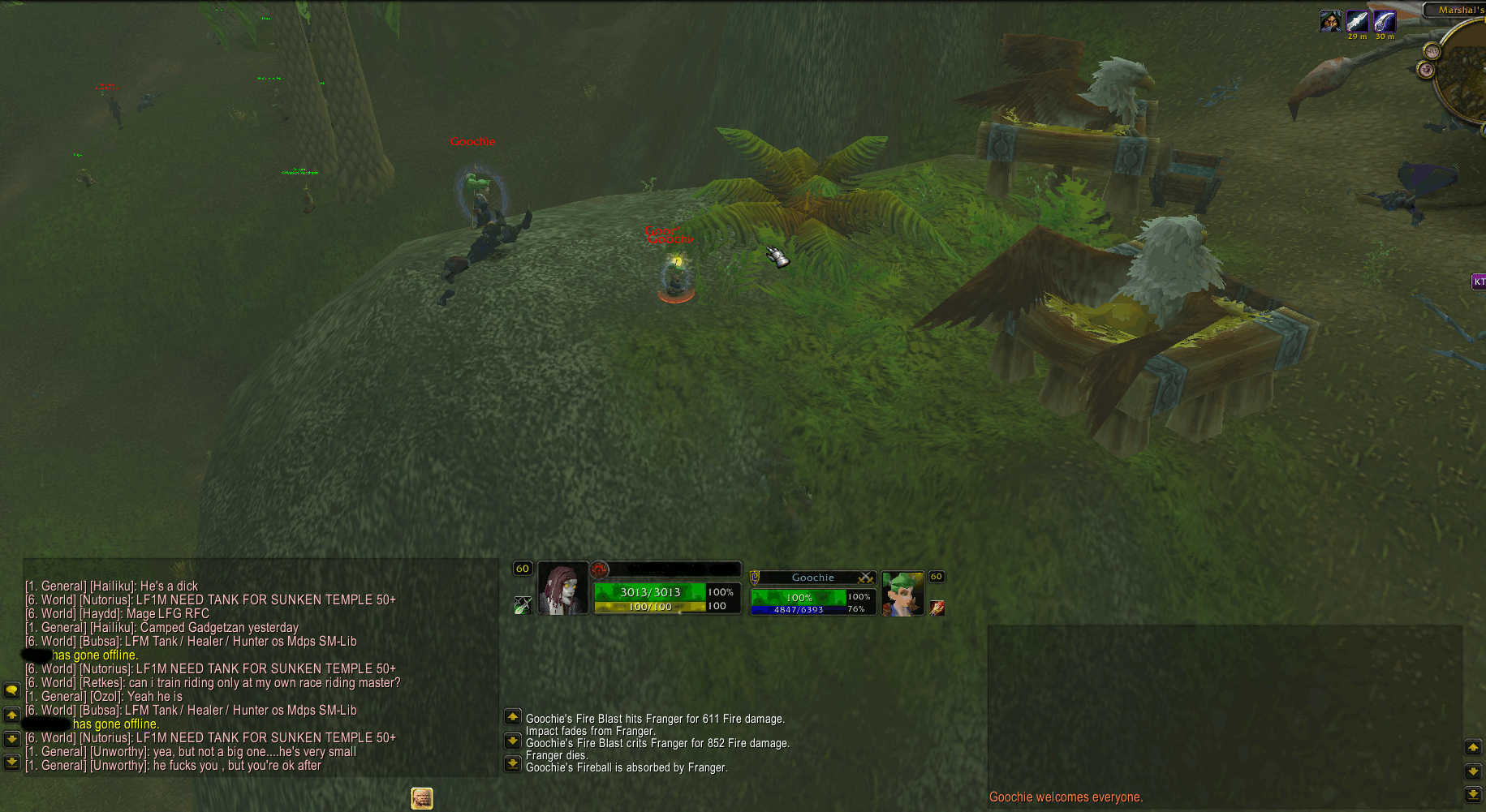1486x812 pixels.
Task: Click the upper round button on minimap edge
Action: click(x=1432, y=52)
